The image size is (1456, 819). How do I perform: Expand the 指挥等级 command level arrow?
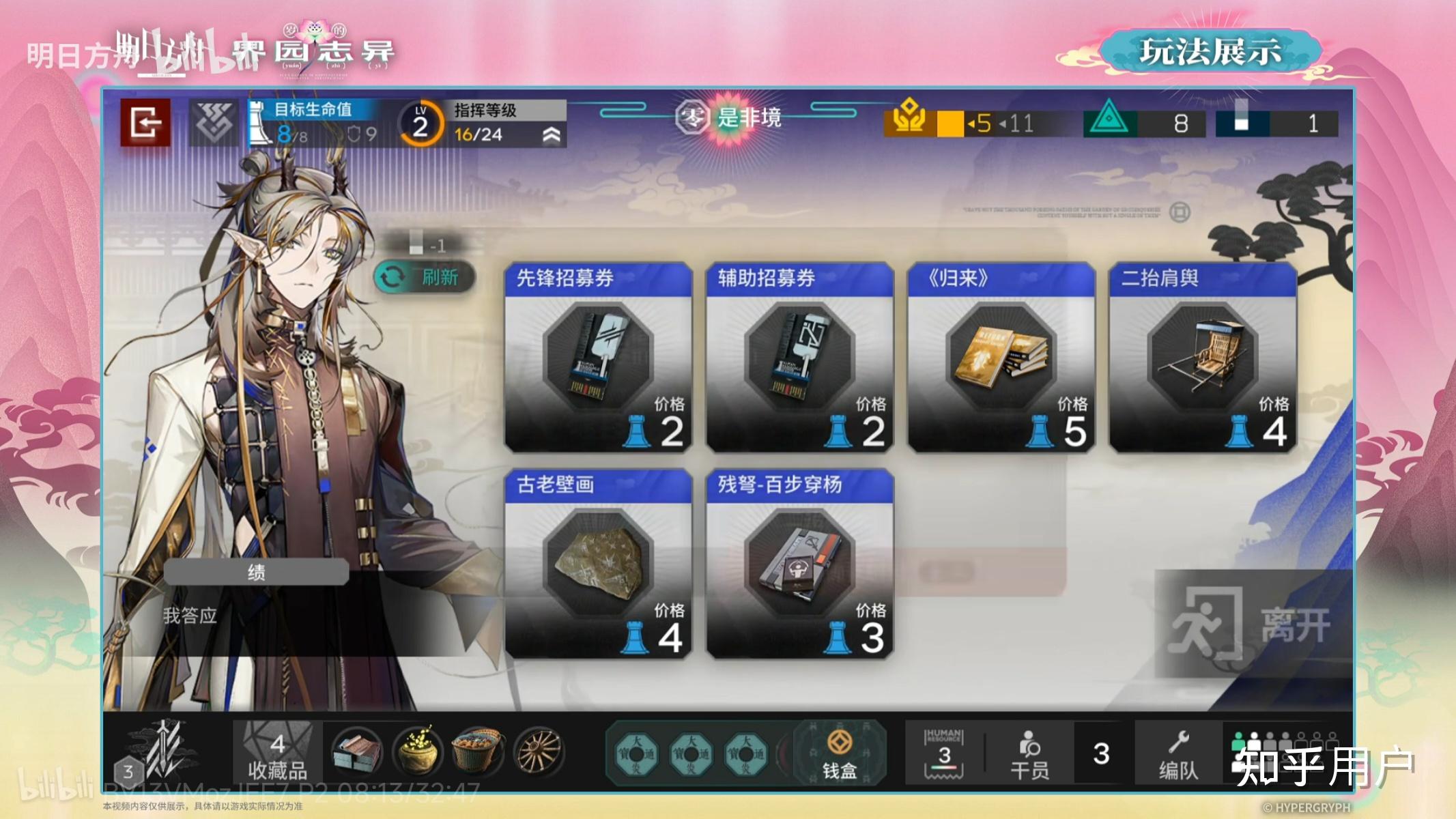coord(552,134)
